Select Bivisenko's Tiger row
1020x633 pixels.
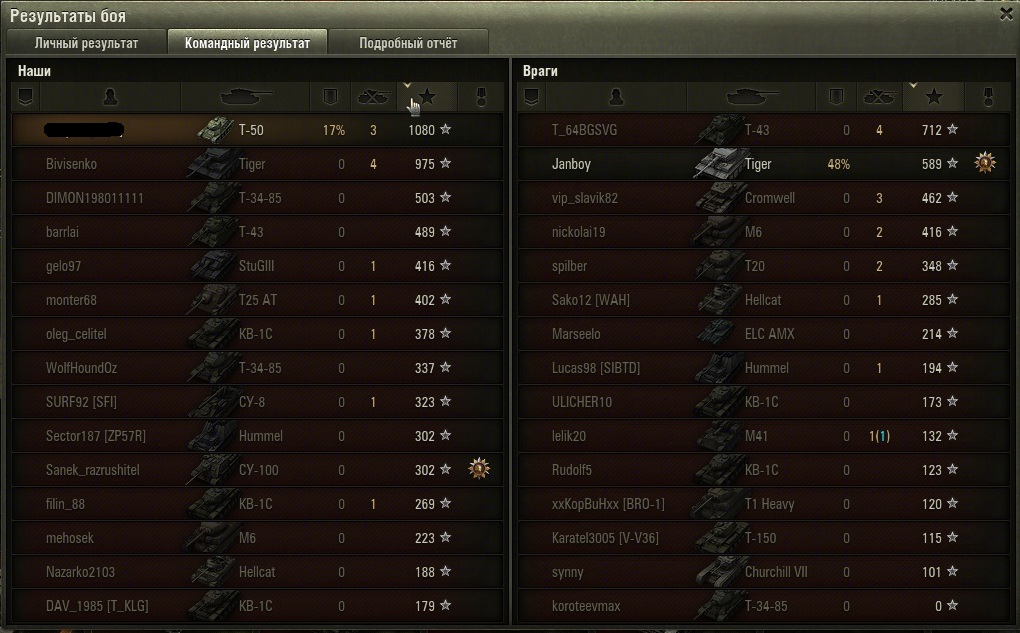click(250, 164)
